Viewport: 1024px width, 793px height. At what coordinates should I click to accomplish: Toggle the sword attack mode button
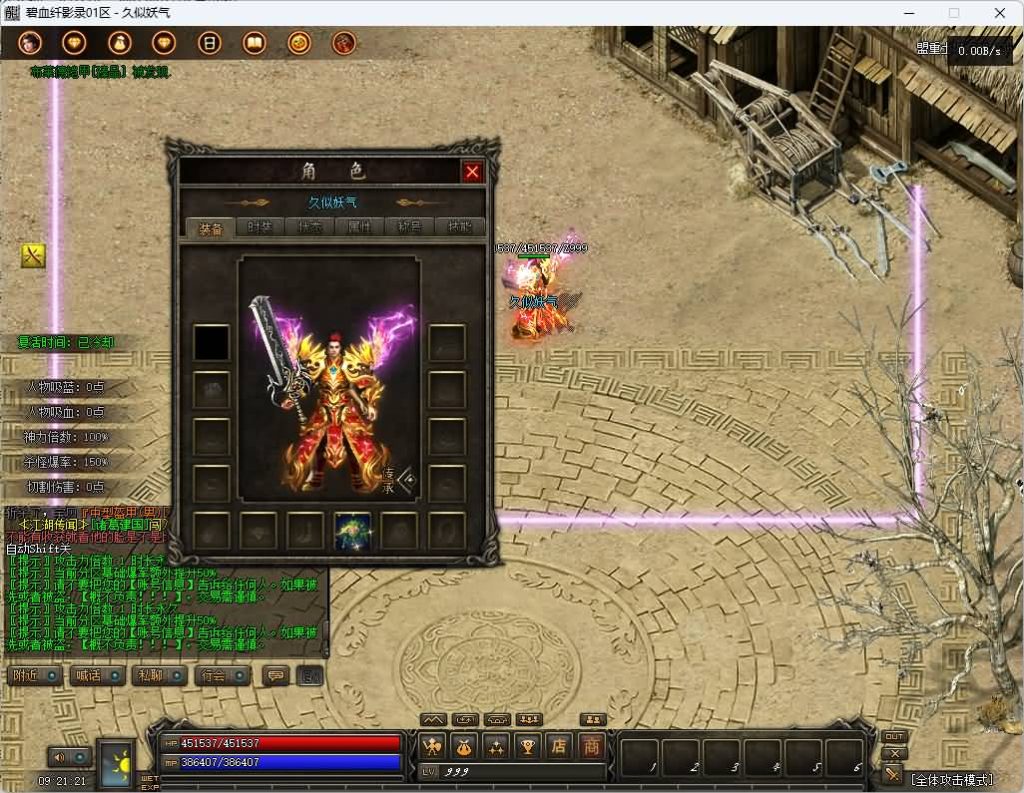tap(893, 774)
